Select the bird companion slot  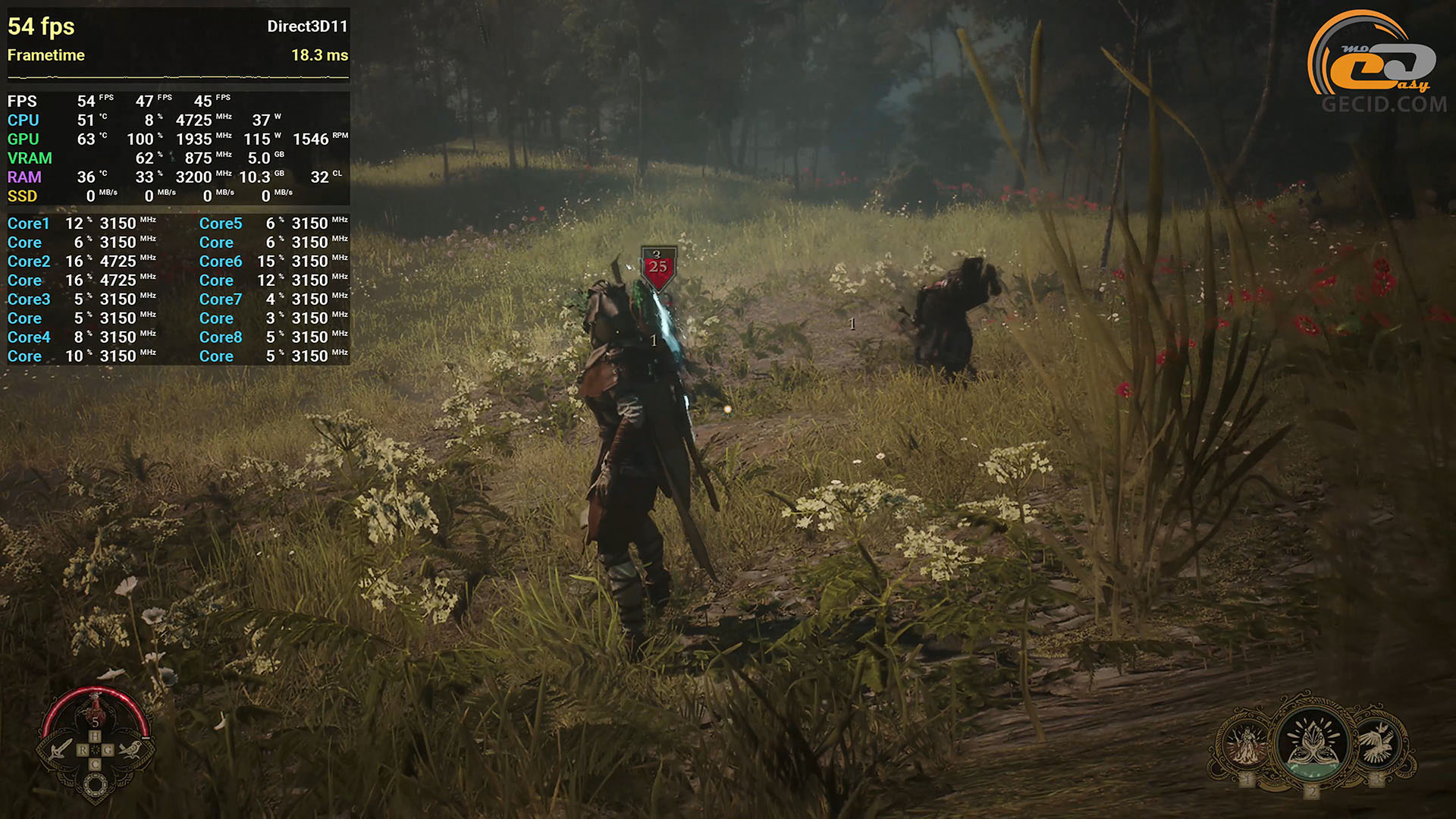[130, 749]
